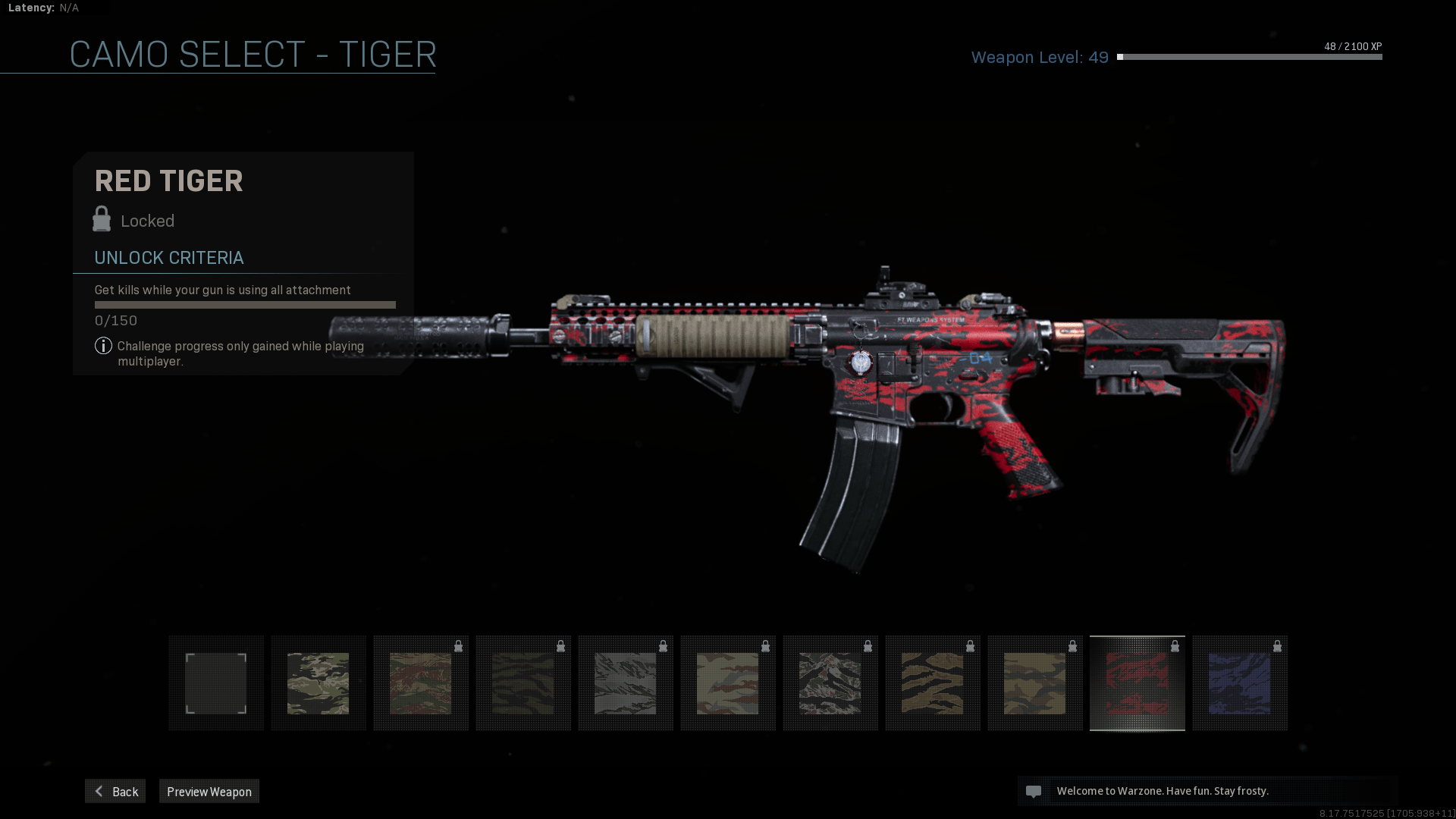Equip the unlocked green tiger camo
The width and height of the screenshot is (1456, 819).
point(318,683)
